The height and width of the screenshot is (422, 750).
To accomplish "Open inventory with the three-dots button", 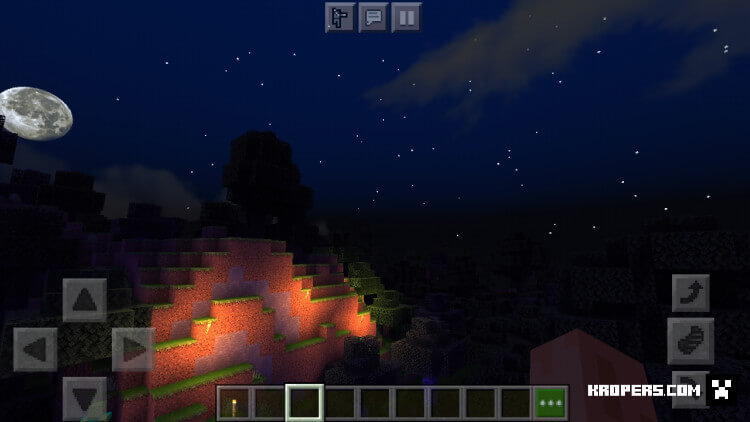I will click(x=549, y=402).
